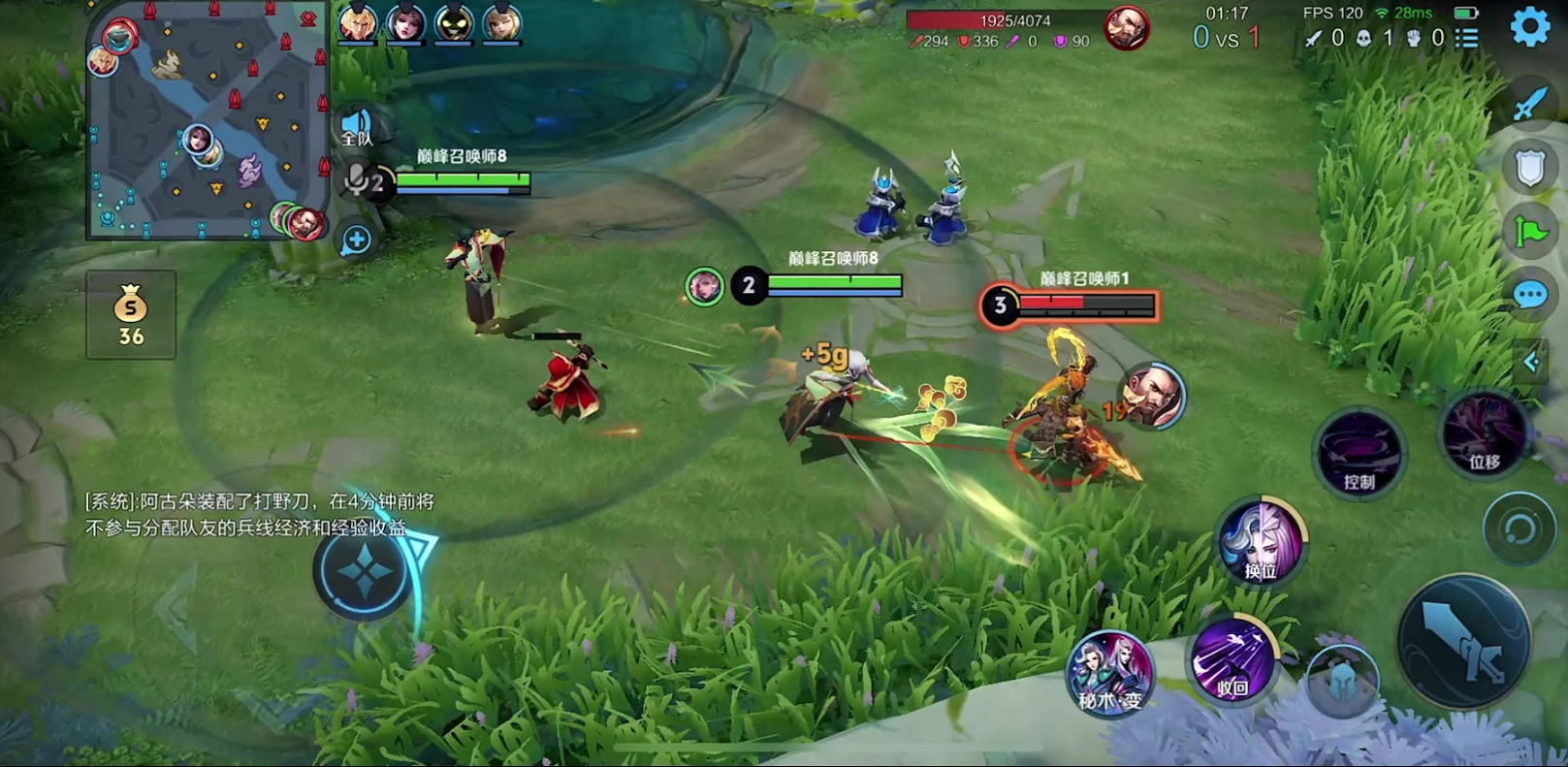The image size is (1568, 767).
Task: Toggle the 全队 team speaker icon
Action: [x=357, y=127]
